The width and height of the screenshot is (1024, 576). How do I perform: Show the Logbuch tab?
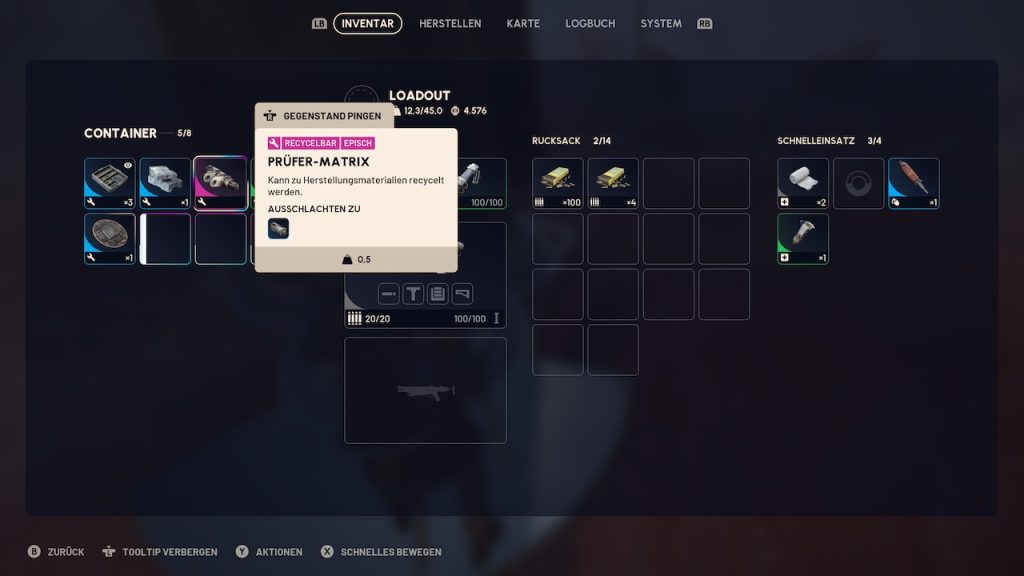(590, 23)
